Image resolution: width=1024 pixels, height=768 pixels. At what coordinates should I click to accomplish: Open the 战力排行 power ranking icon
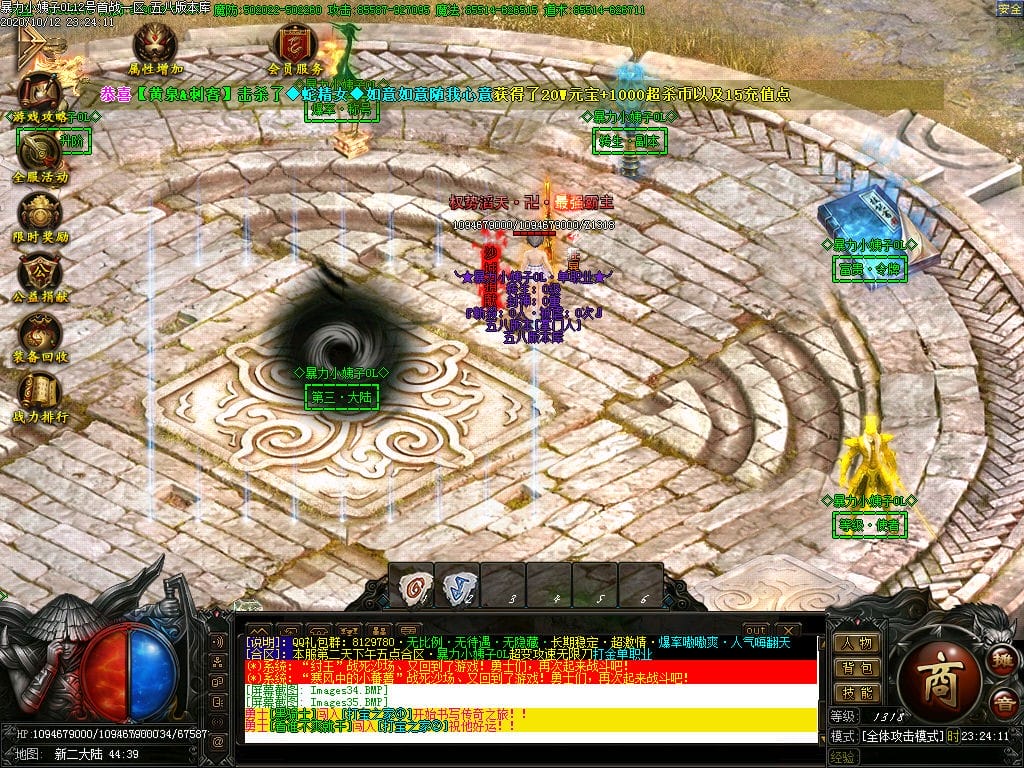[40, 391]
